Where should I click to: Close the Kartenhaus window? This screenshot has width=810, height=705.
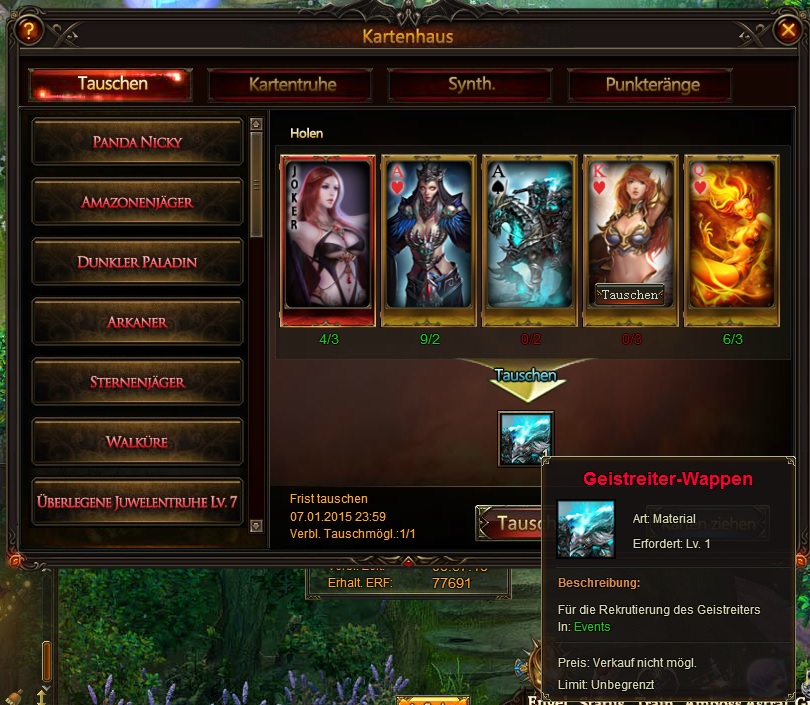click(x=787, y=30)
